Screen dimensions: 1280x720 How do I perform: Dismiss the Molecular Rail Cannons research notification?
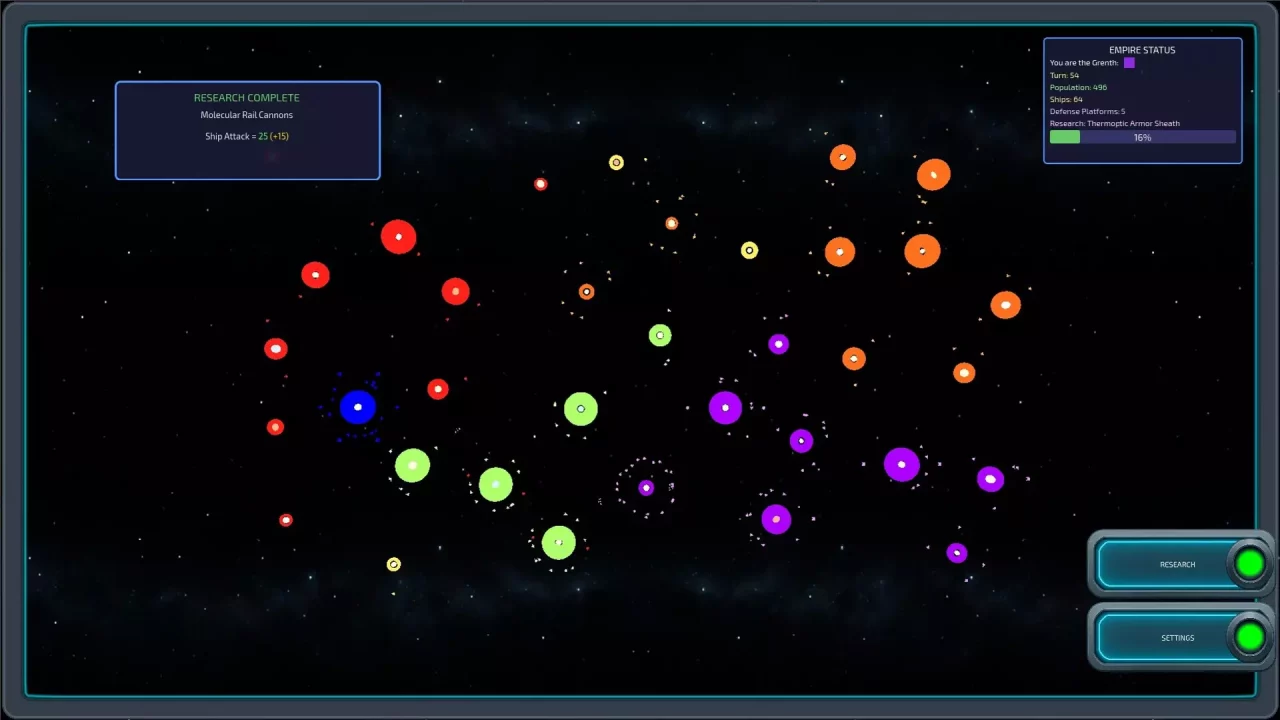pos(247,130)
